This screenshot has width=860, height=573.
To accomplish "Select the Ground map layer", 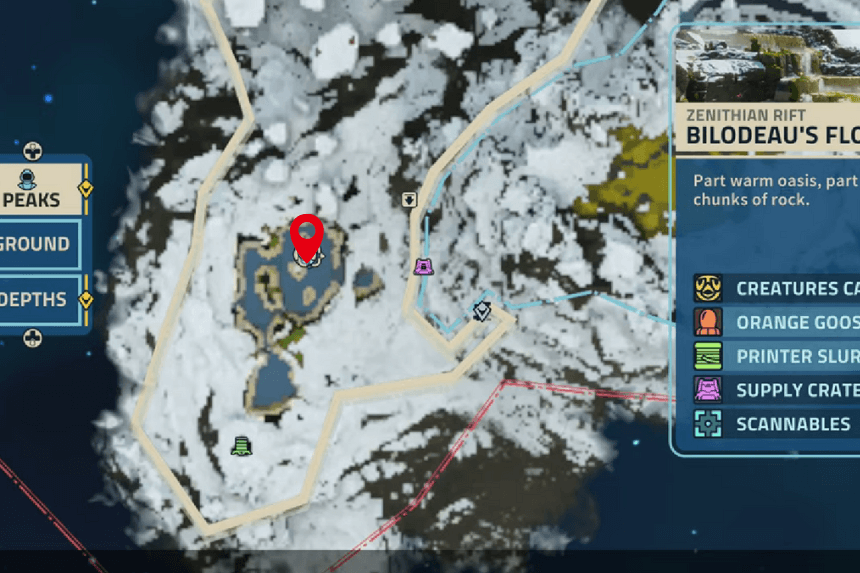I will click(37, 244).
